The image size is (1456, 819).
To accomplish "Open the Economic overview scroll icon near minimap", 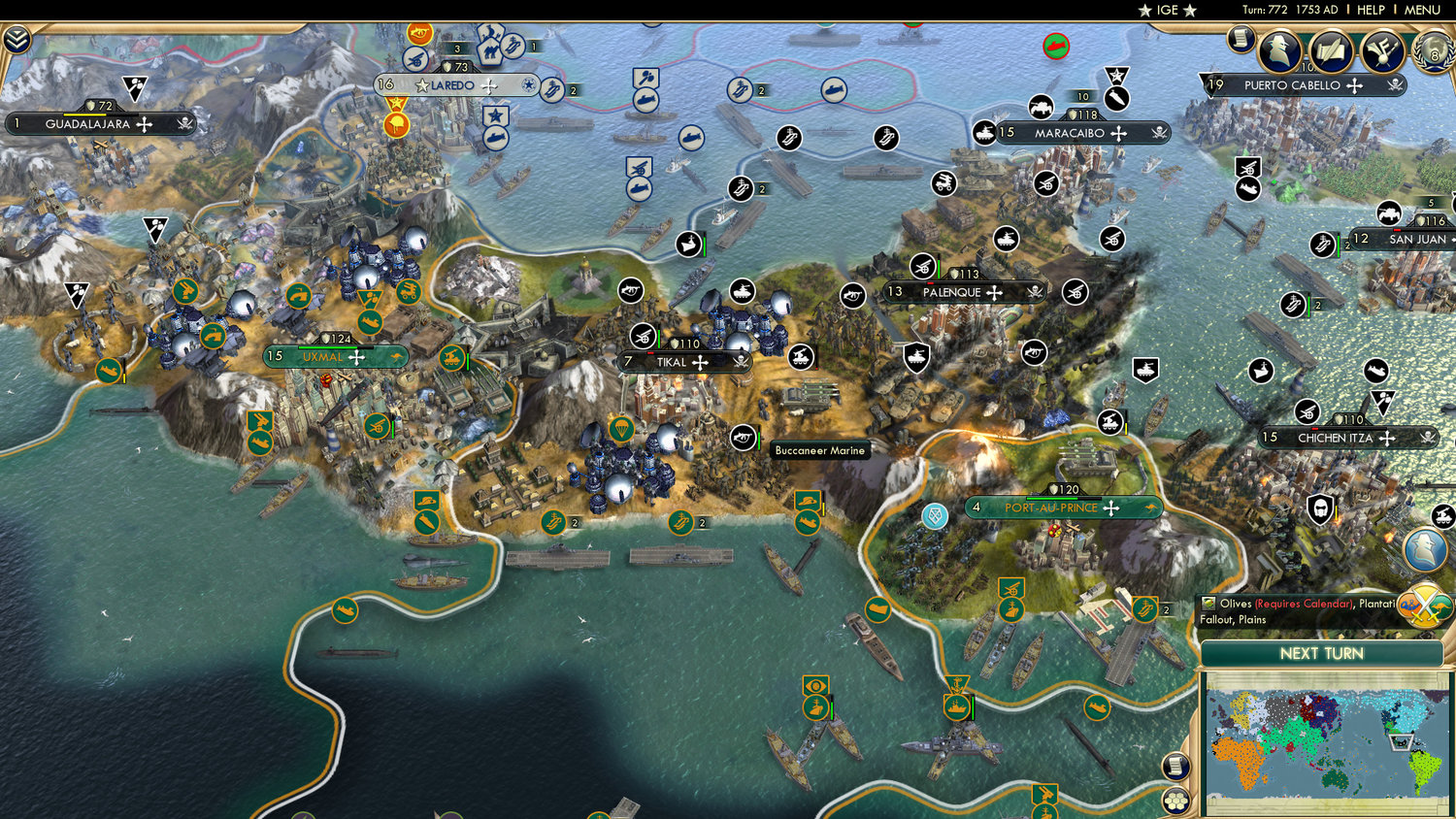I will click(1175, 765).
